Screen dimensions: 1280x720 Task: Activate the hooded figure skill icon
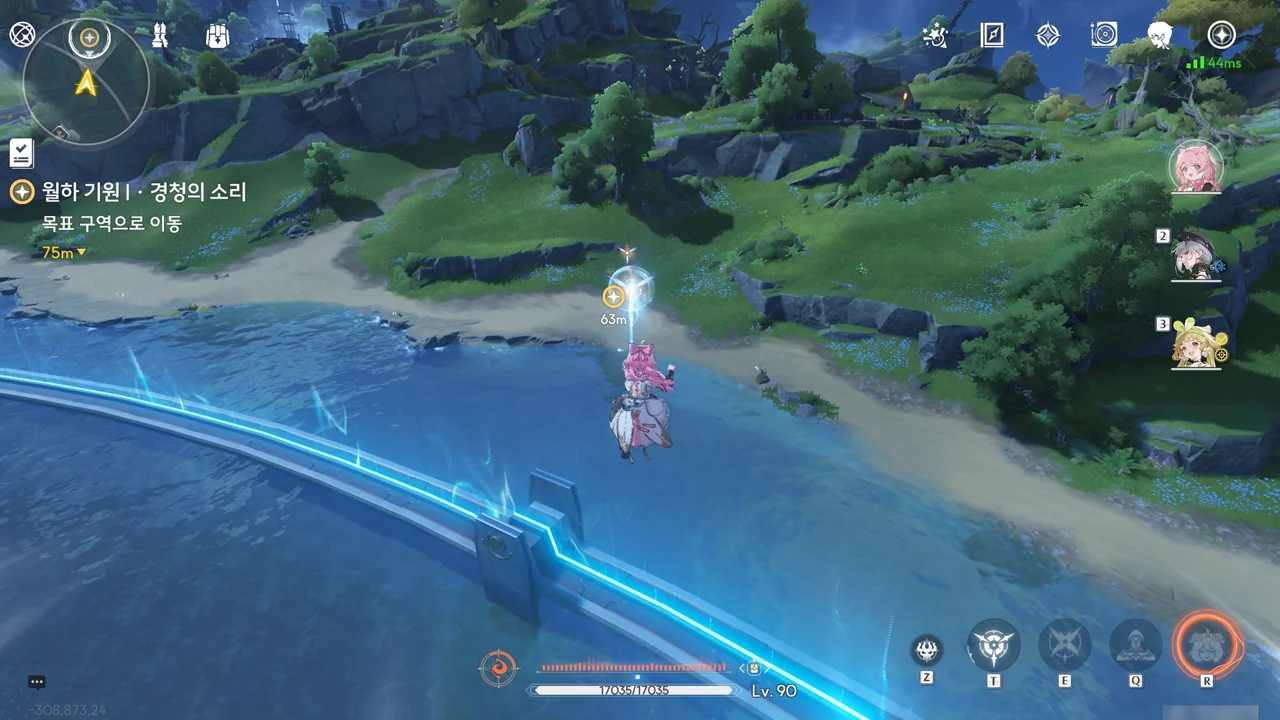pyautogui.click(x=1136, y=645)
